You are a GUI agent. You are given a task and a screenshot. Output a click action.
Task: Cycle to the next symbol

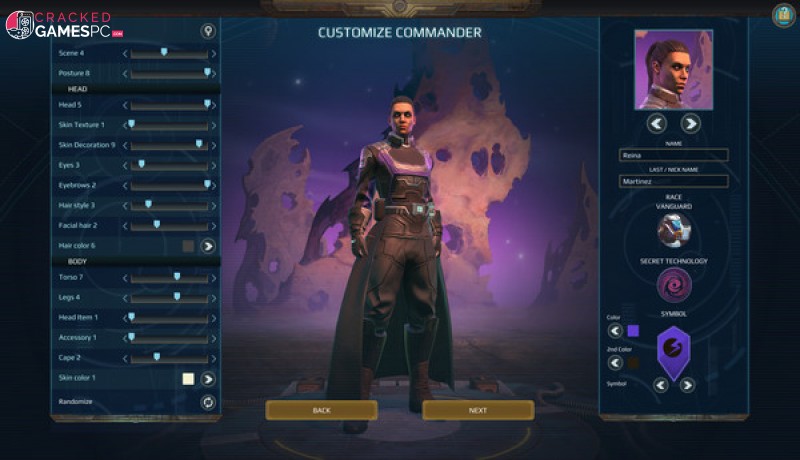(687, 385)
